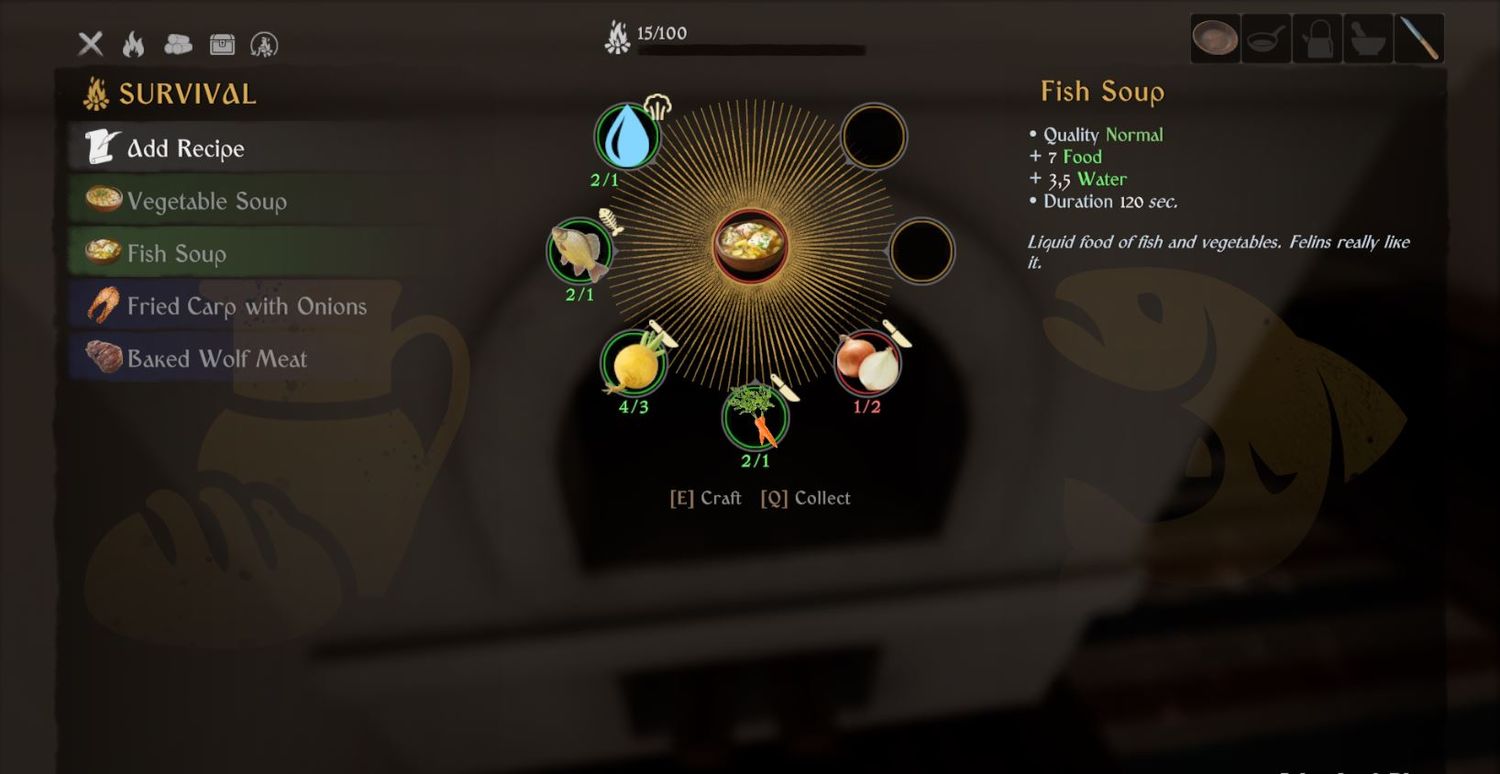Pick Fried Carp with Onions recipe
The height and width of the screenshot is (774, 1500).
[x=246, y=306]
